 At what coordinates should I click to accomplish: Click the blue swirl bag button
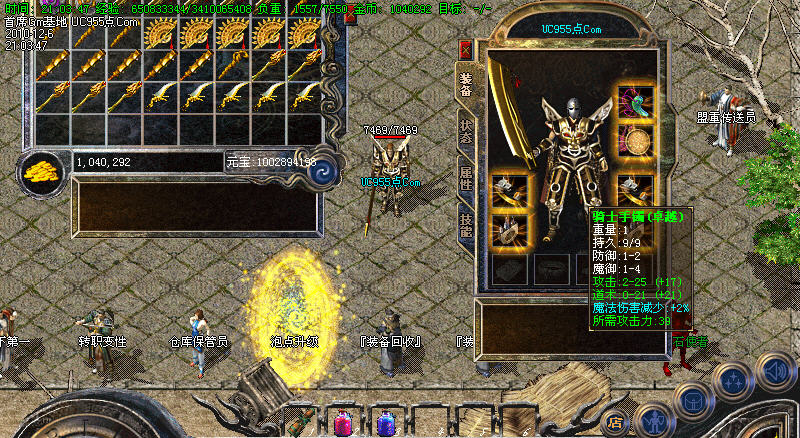click(323, 170)
